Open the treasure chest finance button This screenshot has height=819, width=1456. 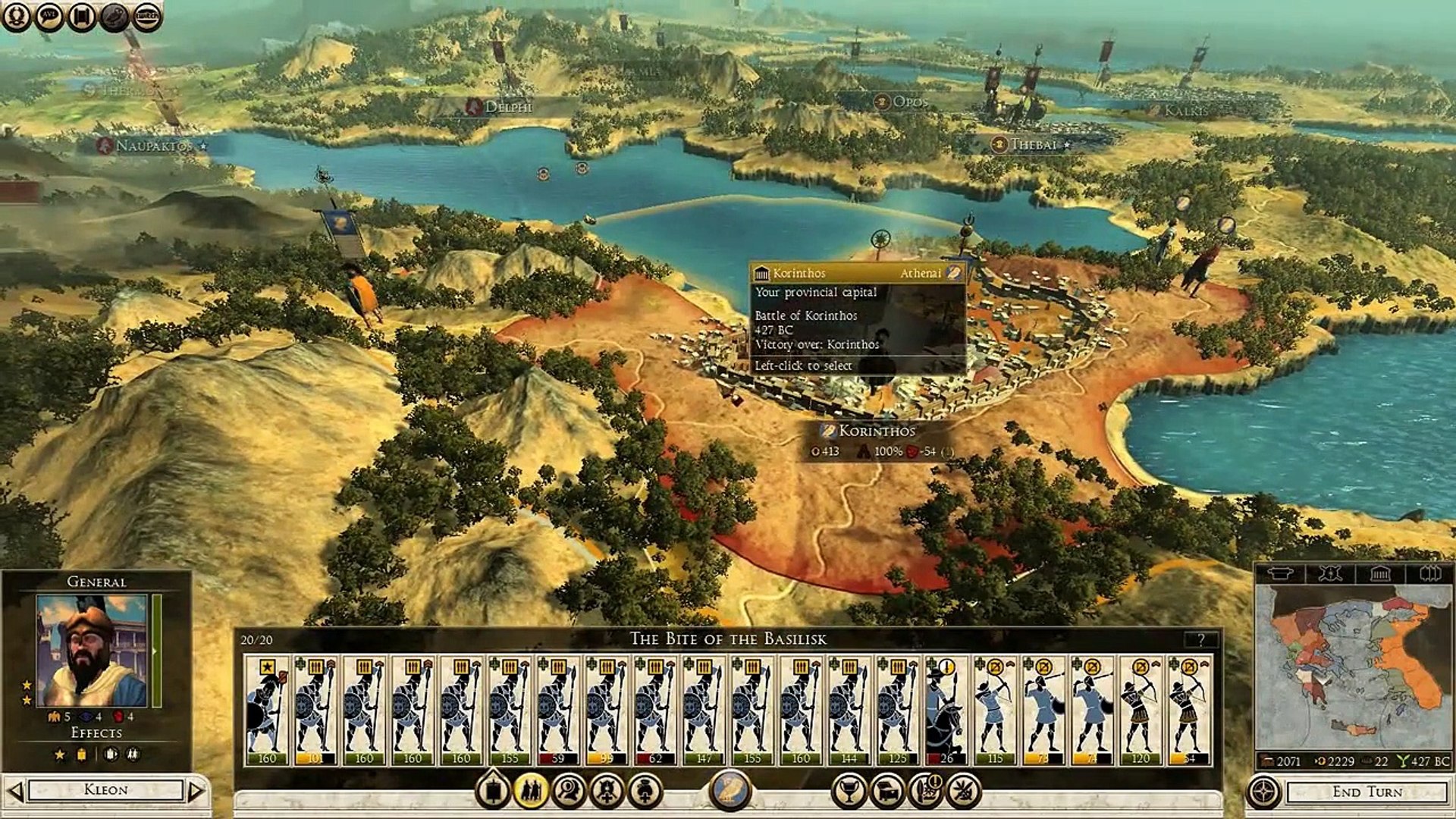tap(886, 791)
